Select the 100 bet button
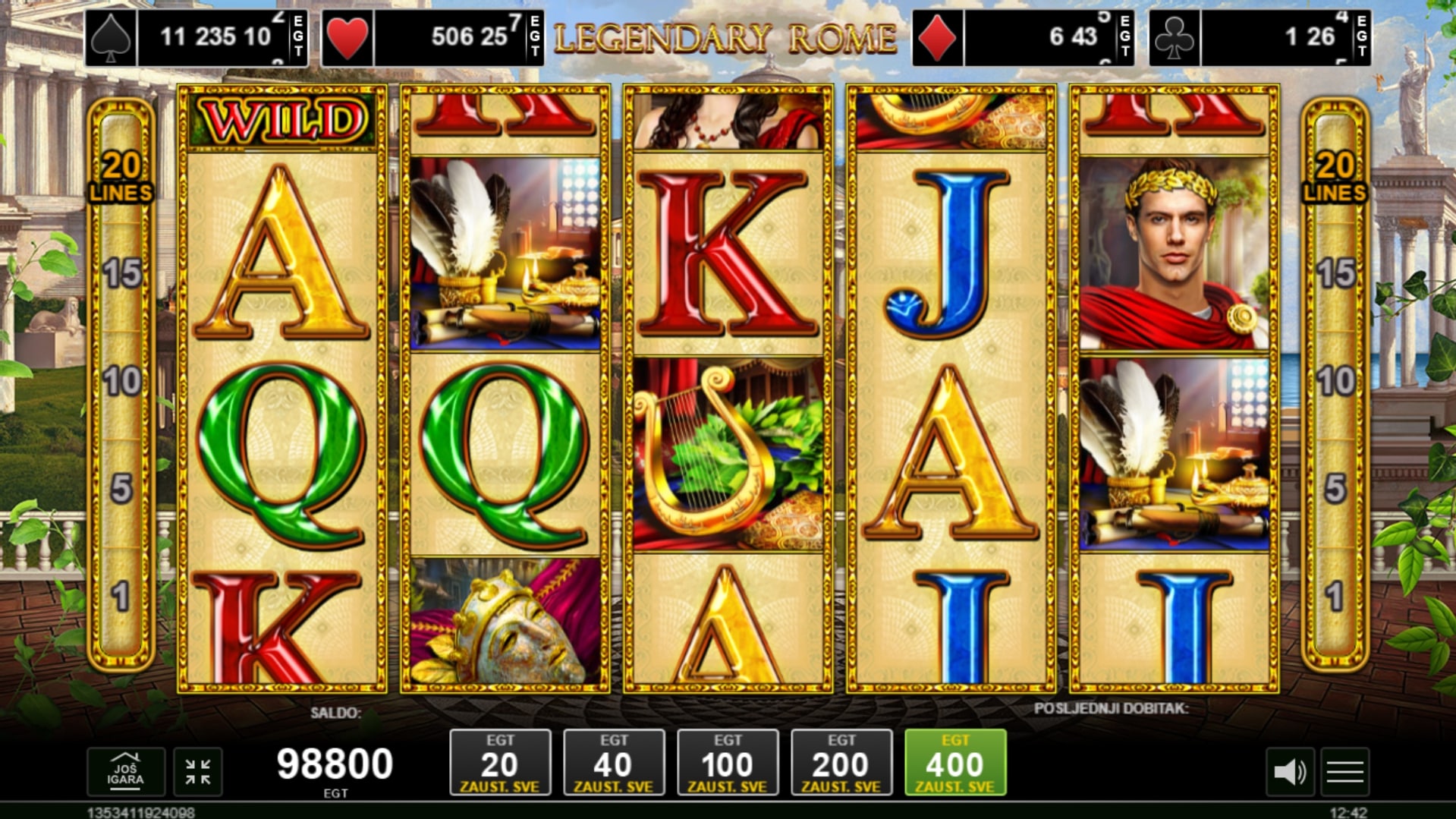Screen dimensions: 1456x819 (728, 762)
